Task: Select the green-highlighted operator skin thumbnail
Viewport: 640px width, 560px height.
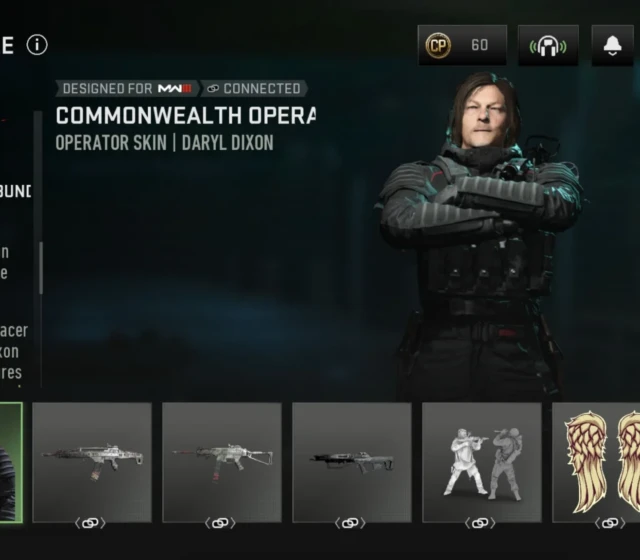Action: tap(10, 462)
